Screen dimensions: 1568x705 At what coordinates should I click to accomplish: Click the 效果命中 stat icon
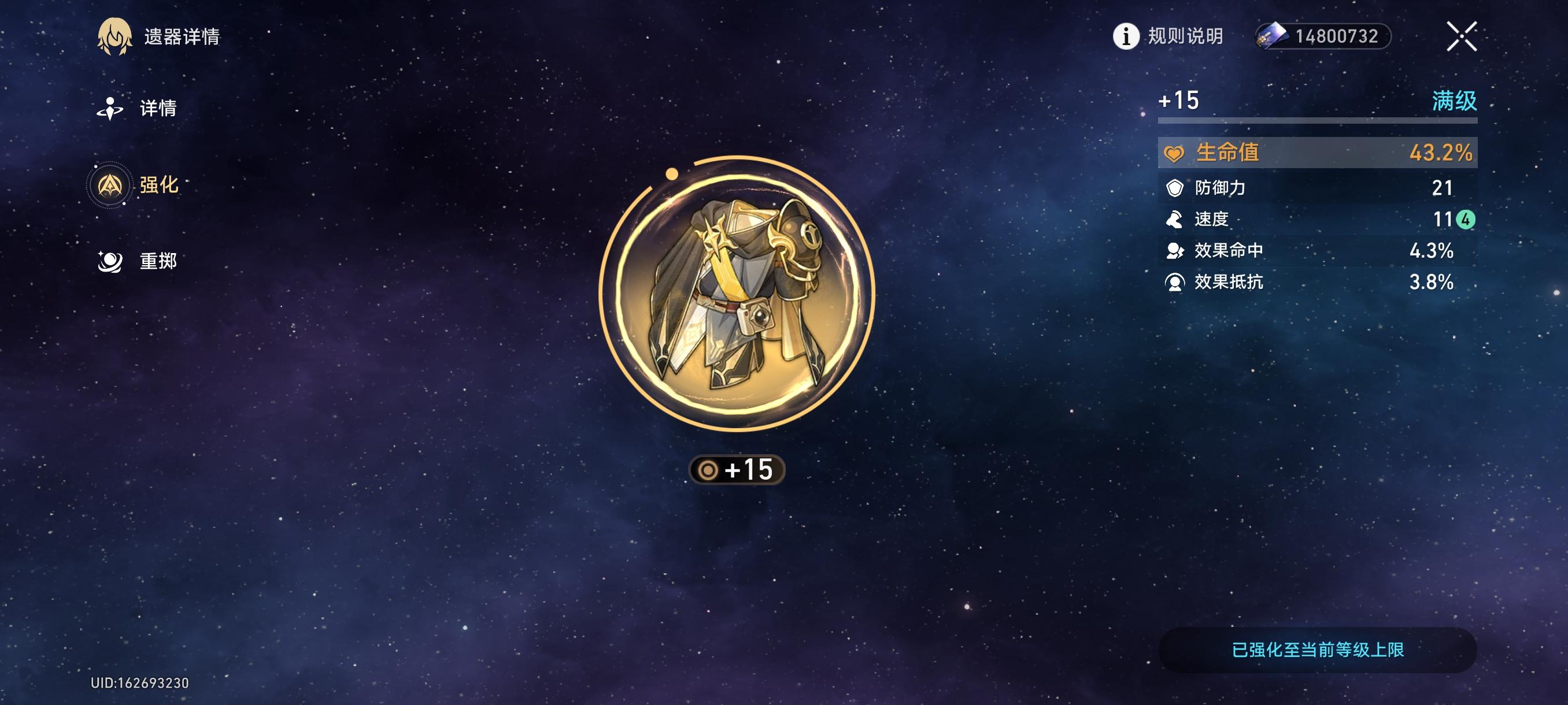[x=1175, y=251]
